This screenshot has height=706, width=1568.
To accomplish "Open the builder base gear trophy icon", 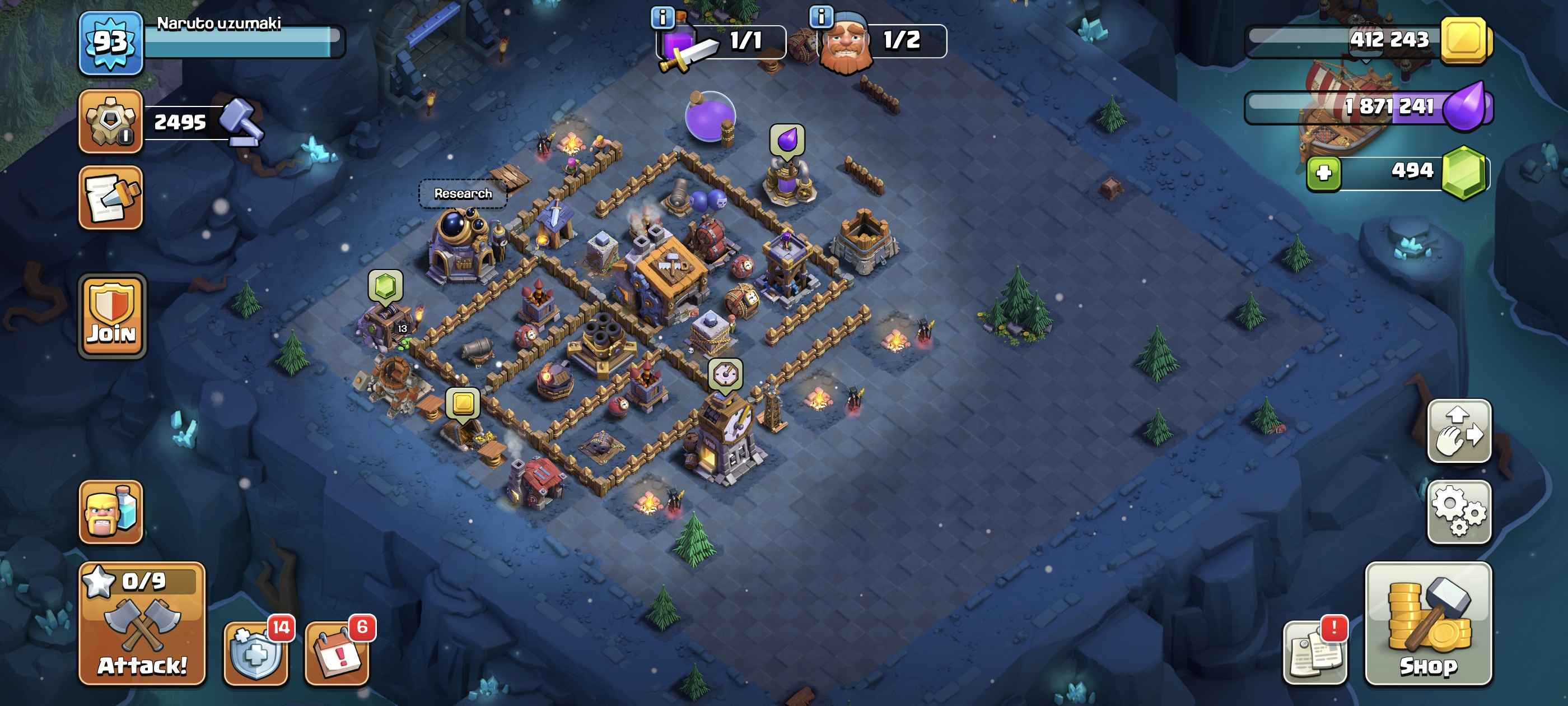I will (x=111, y=121).
